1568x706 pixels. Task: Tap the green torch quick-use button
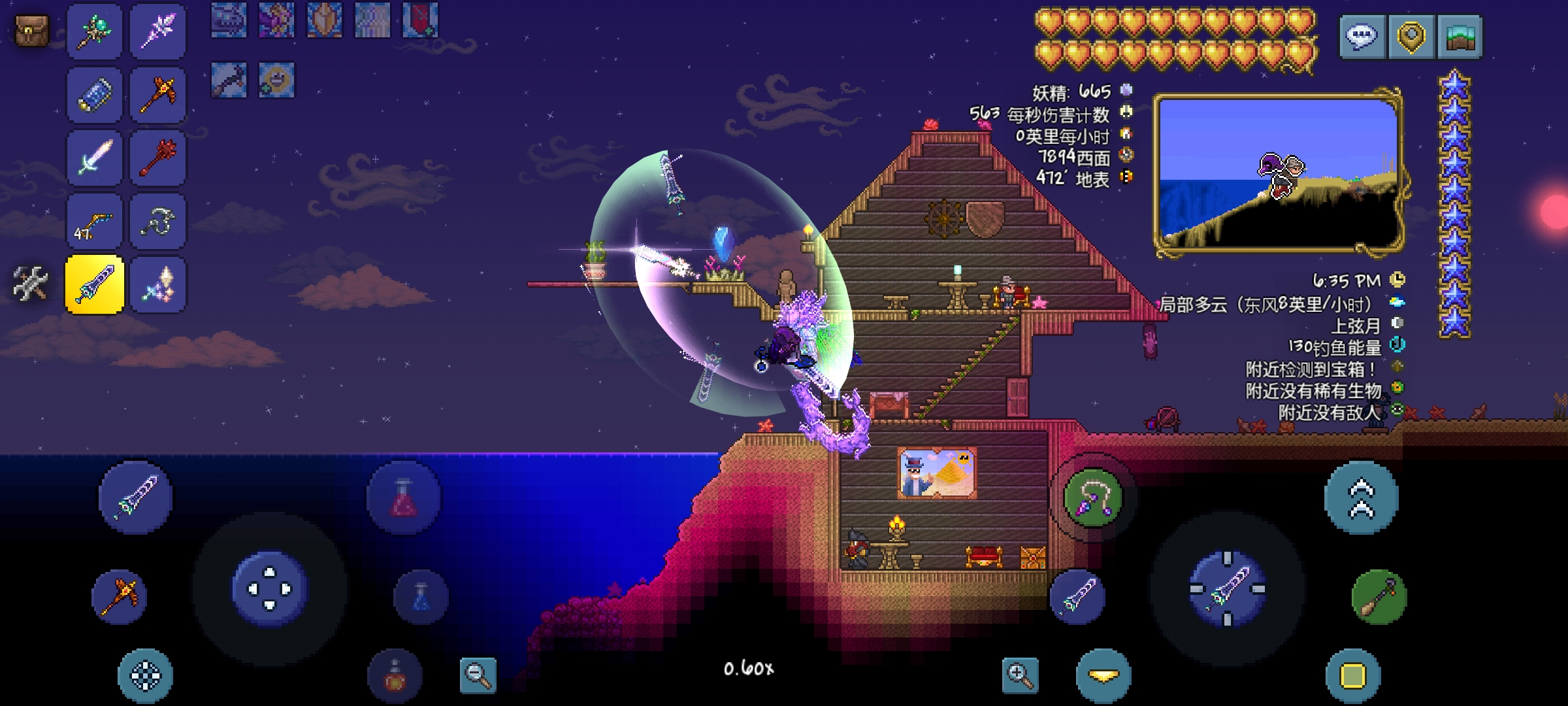pos(1379,597)
